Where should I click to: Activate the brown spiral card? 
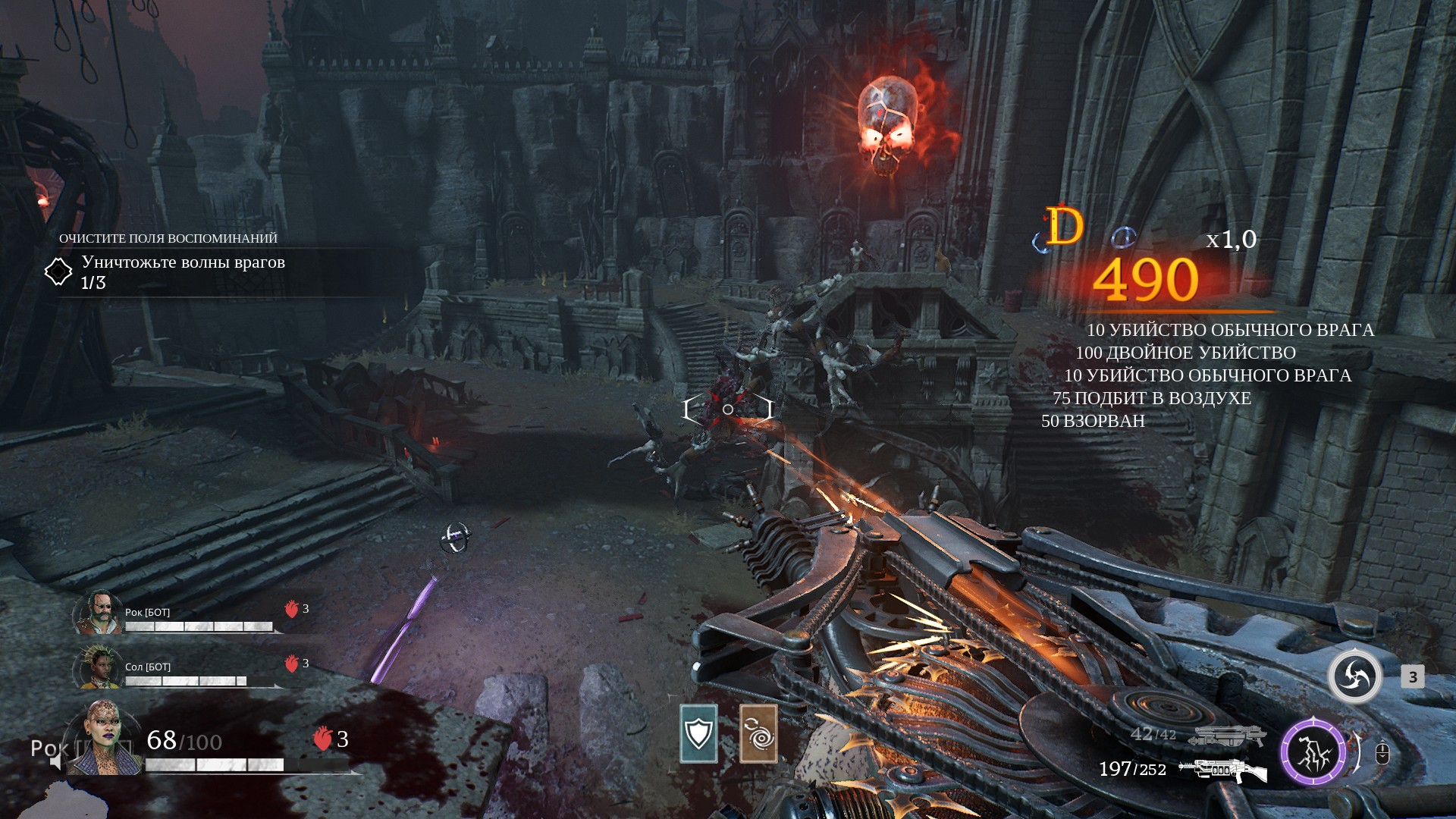[x=758, y=733]
